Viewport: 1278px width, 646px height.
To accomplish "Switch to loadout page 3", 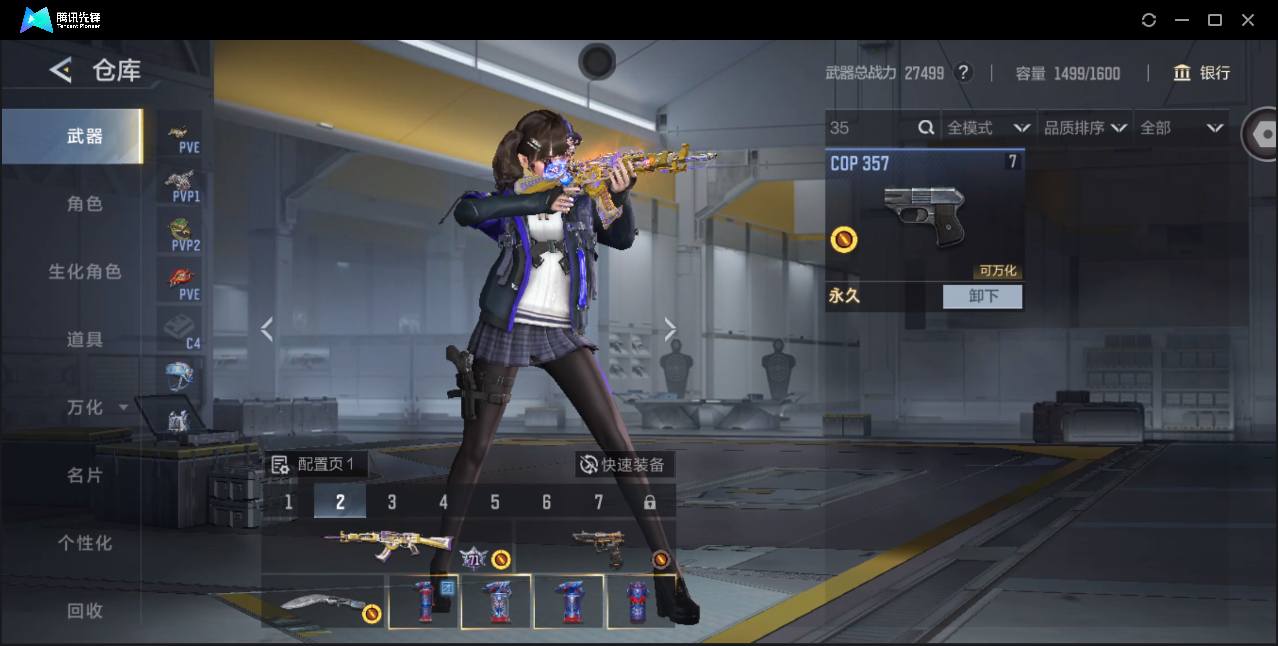I will tap(392, 502).
